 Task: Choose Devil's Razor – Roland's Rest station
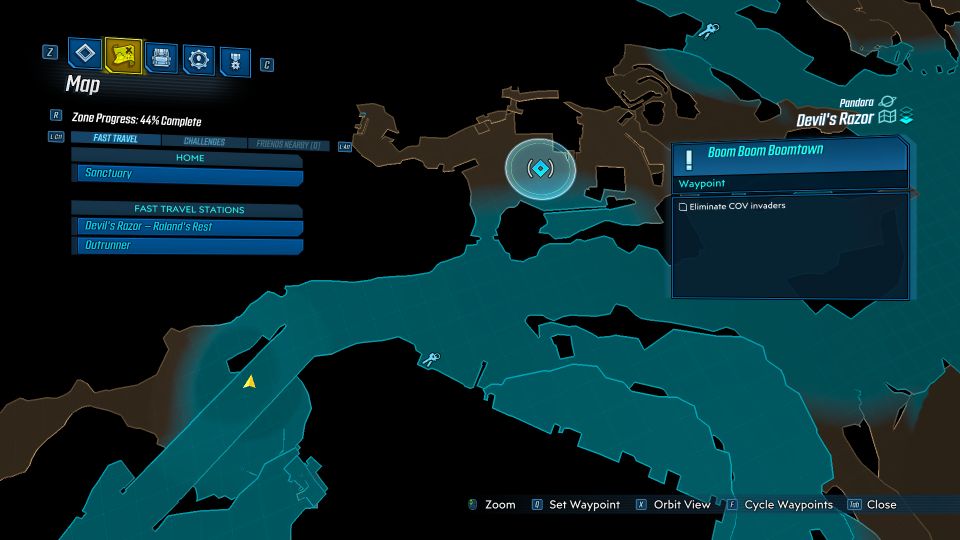tap(189, 227)
